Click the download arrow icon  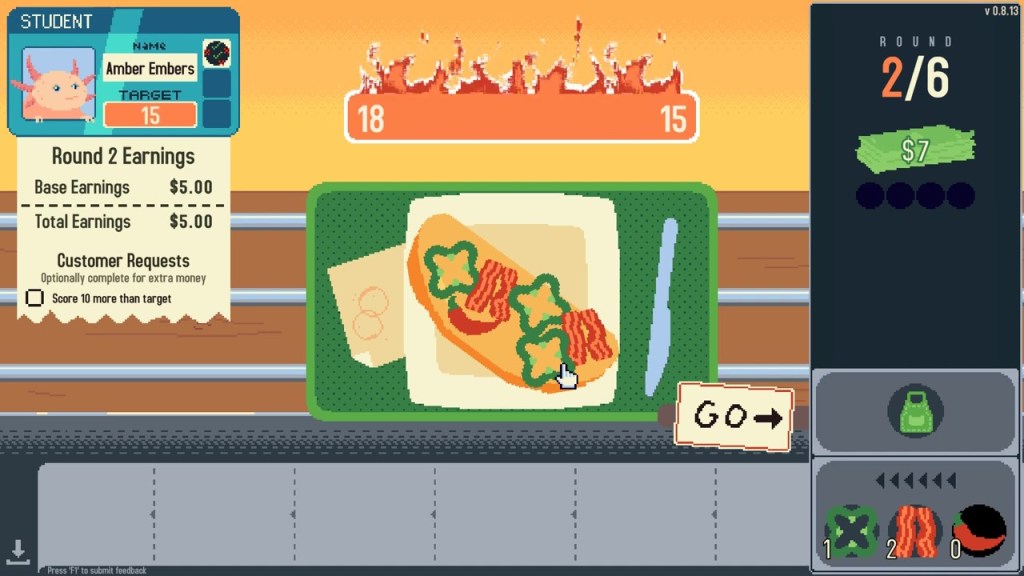(x=18, y=550)
